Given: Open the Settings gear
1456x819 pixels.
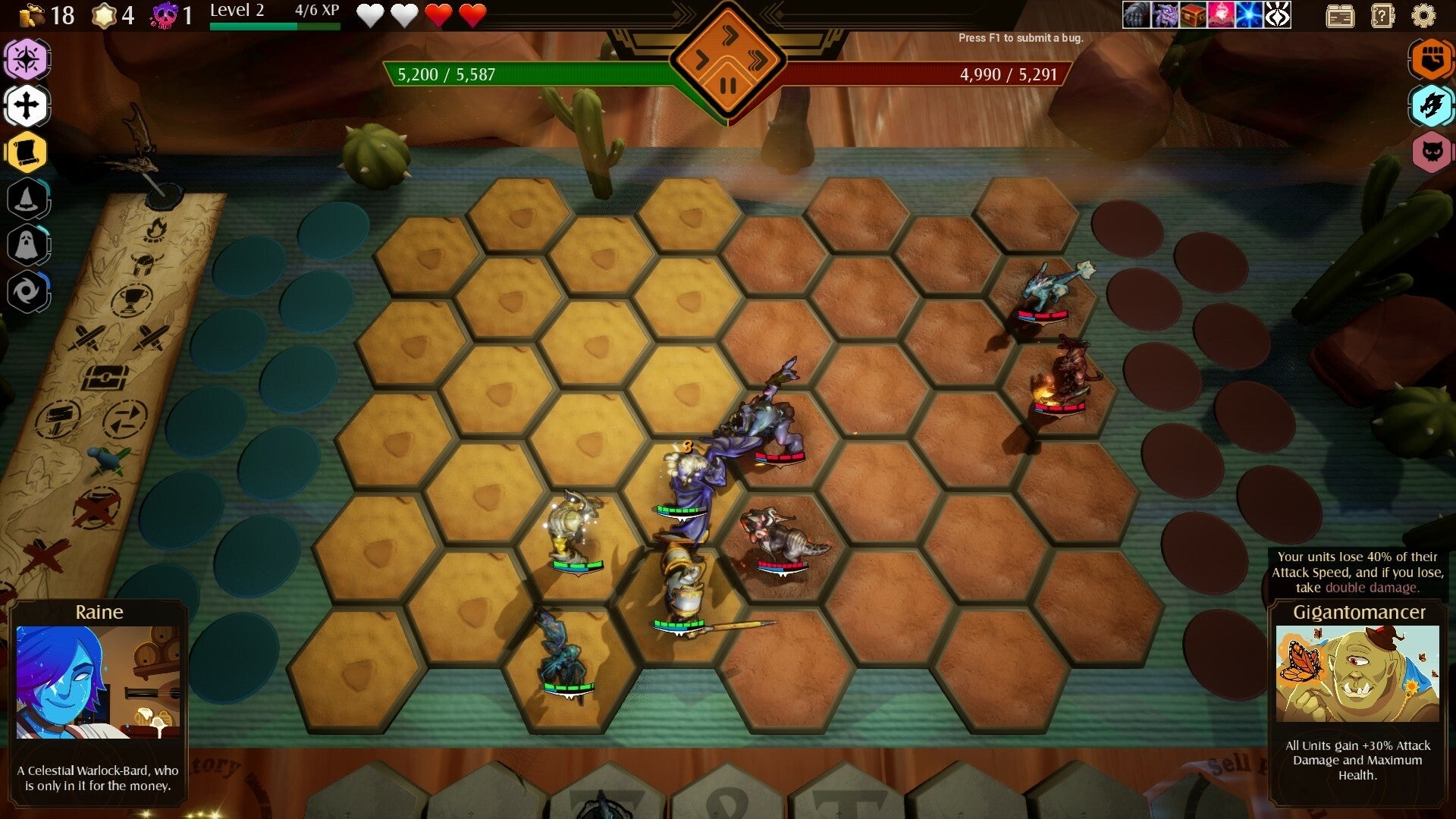Looking at the screenshot, I should (1423, 15).
